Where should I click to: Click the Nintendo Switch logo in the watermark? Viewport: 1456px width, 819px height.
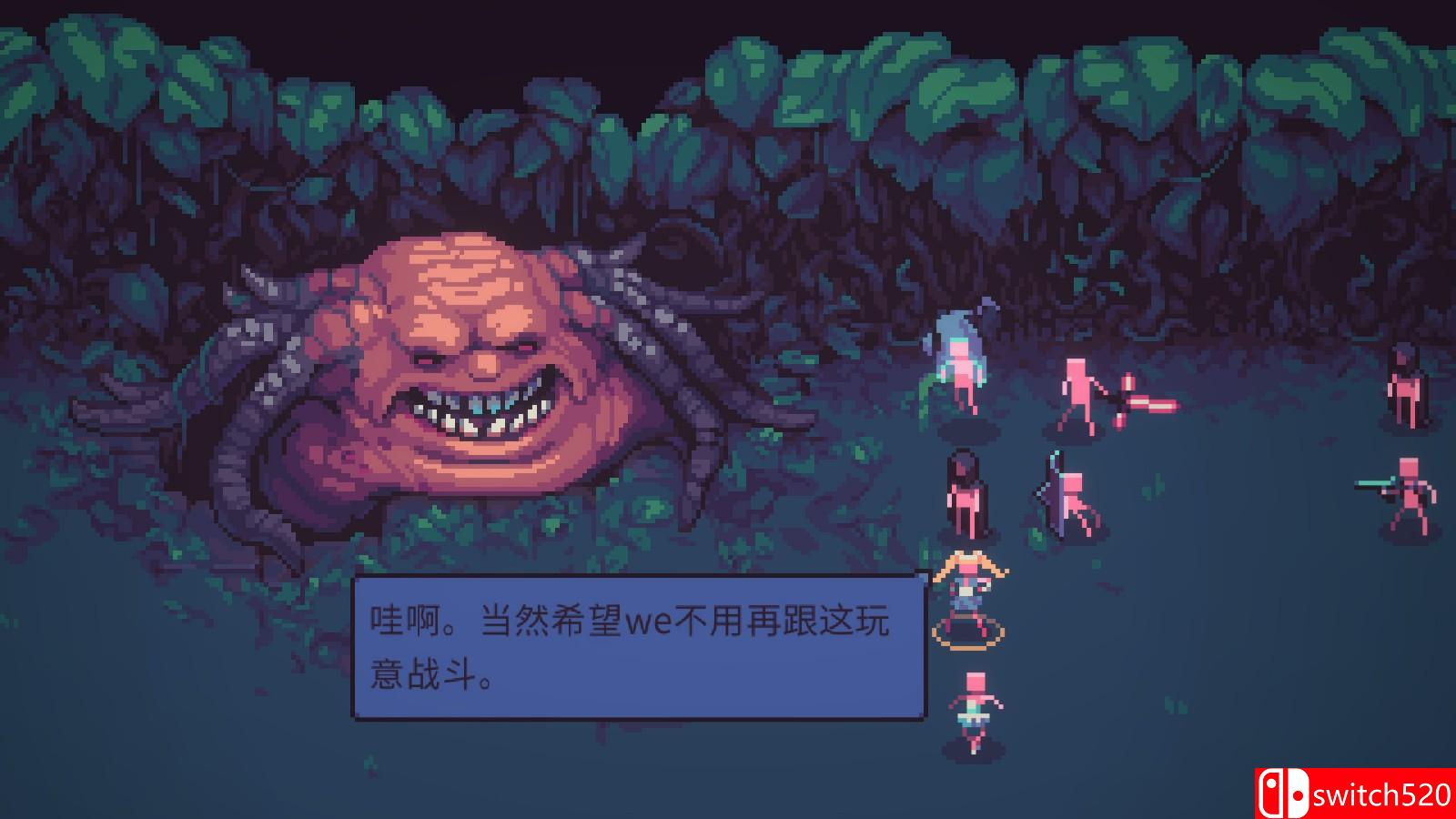1282,790
